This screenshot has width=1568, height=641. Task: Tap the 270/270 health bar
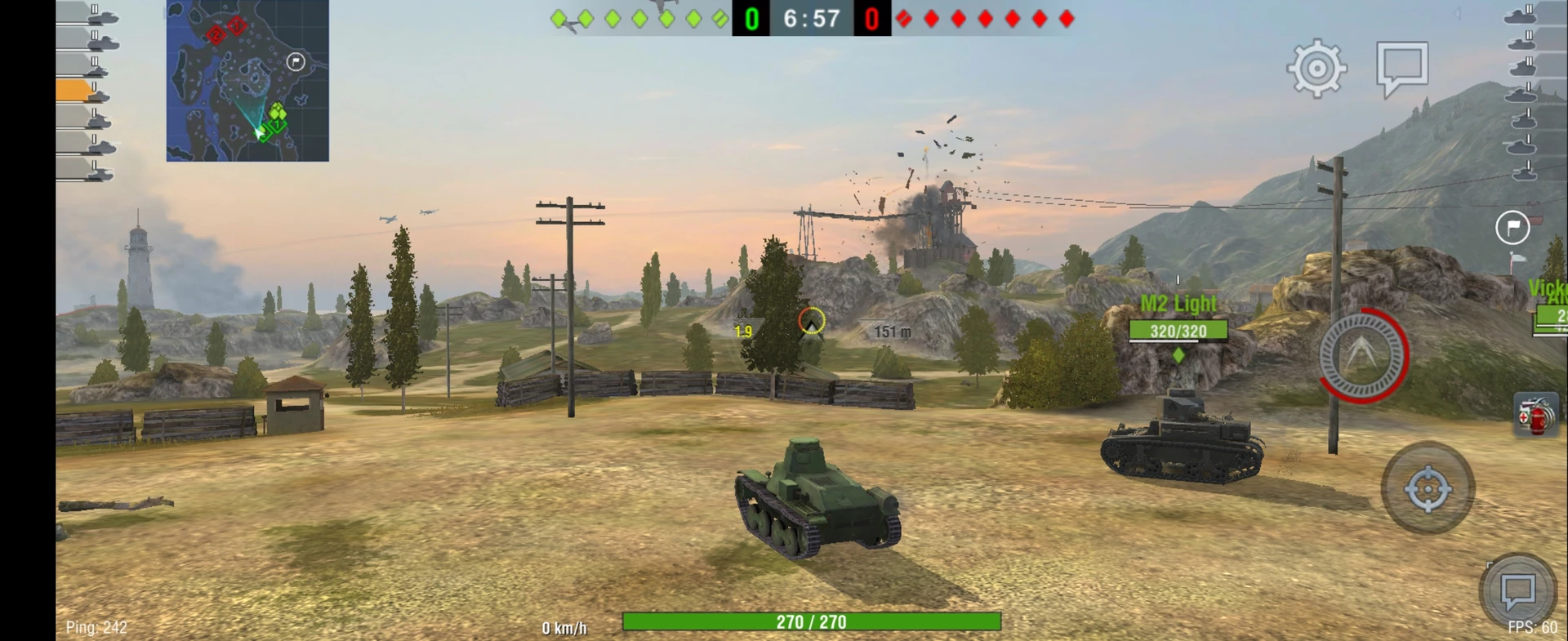click(x=811, y=621)
